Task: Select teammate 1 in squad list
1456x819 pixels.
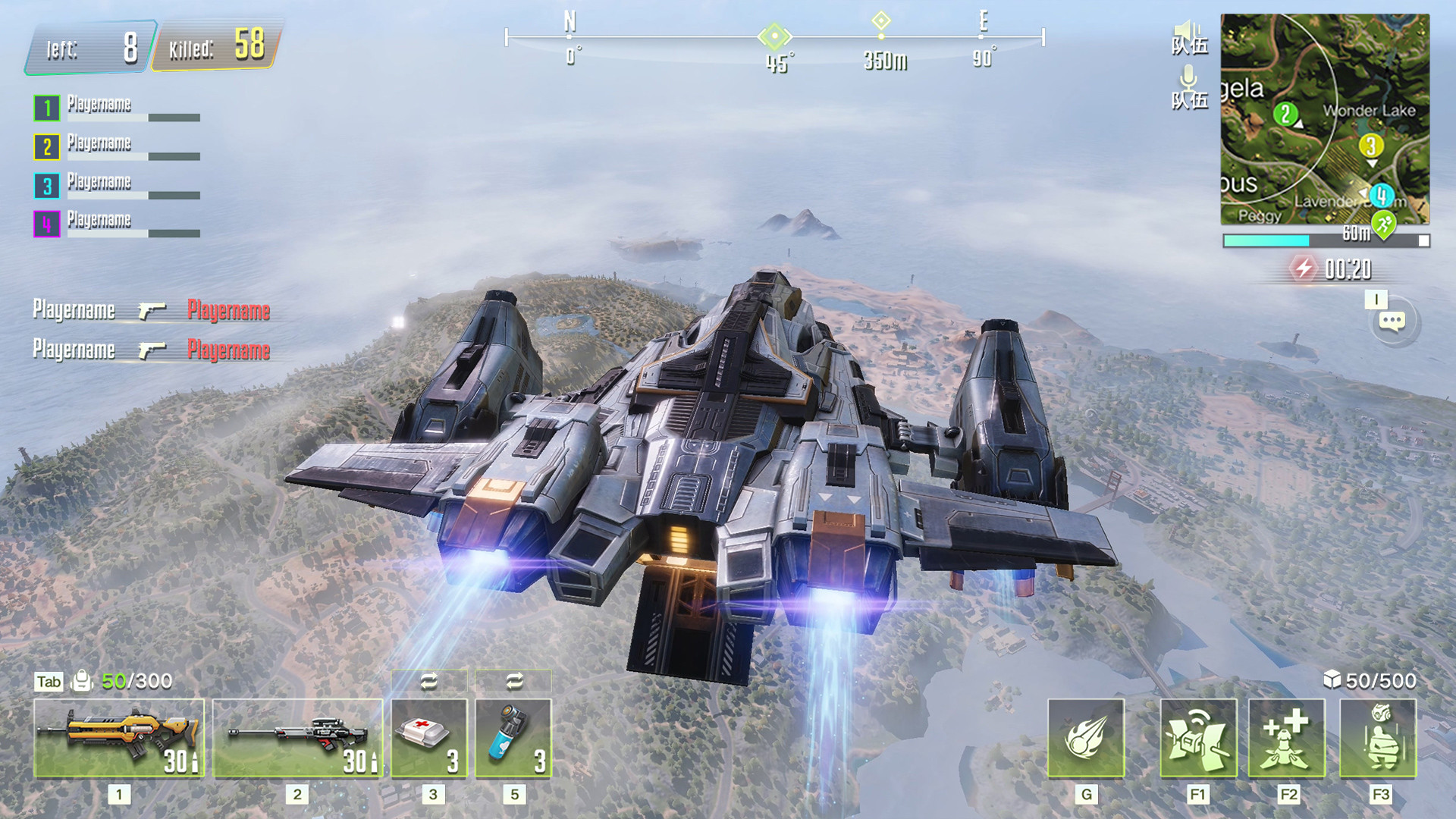Action: [x=47, y=108]
